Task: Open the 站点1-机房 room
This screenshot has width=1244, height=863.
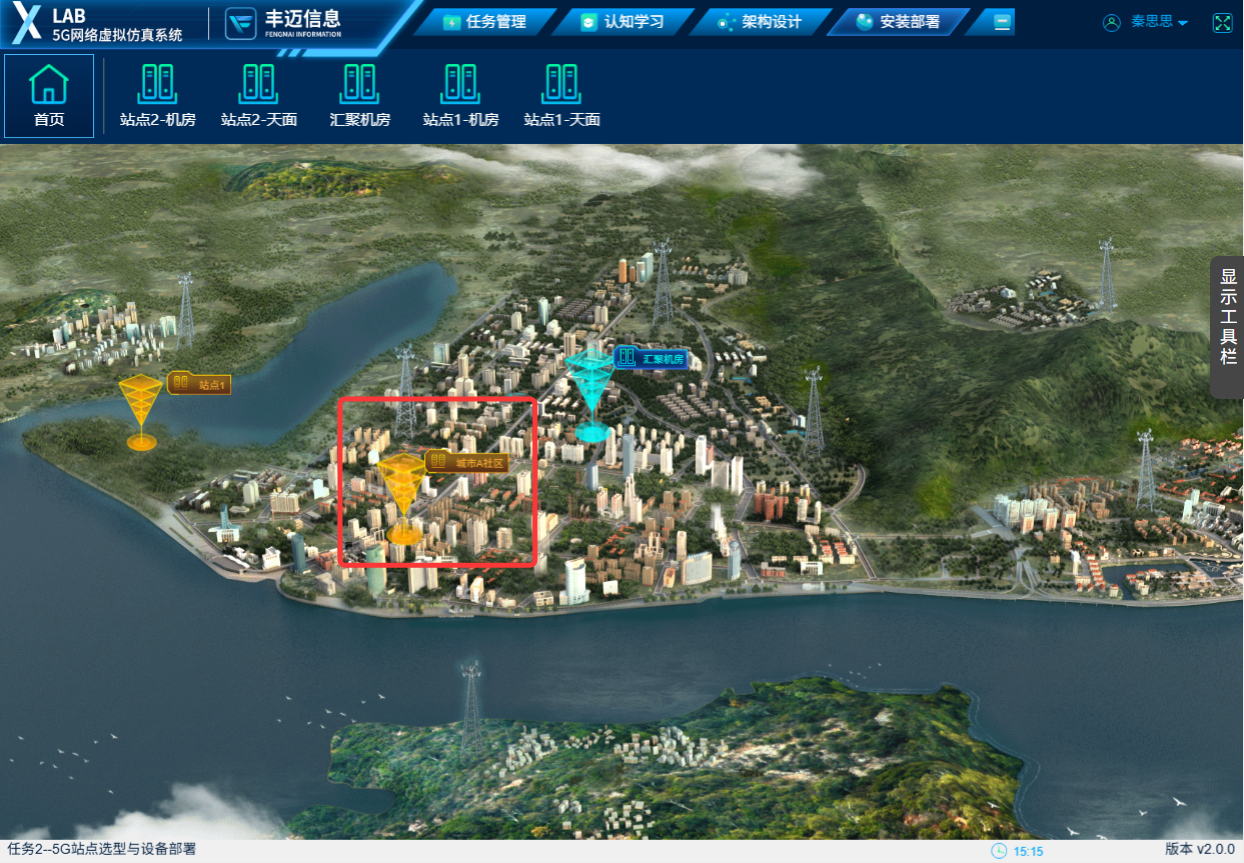Action: 461,96
